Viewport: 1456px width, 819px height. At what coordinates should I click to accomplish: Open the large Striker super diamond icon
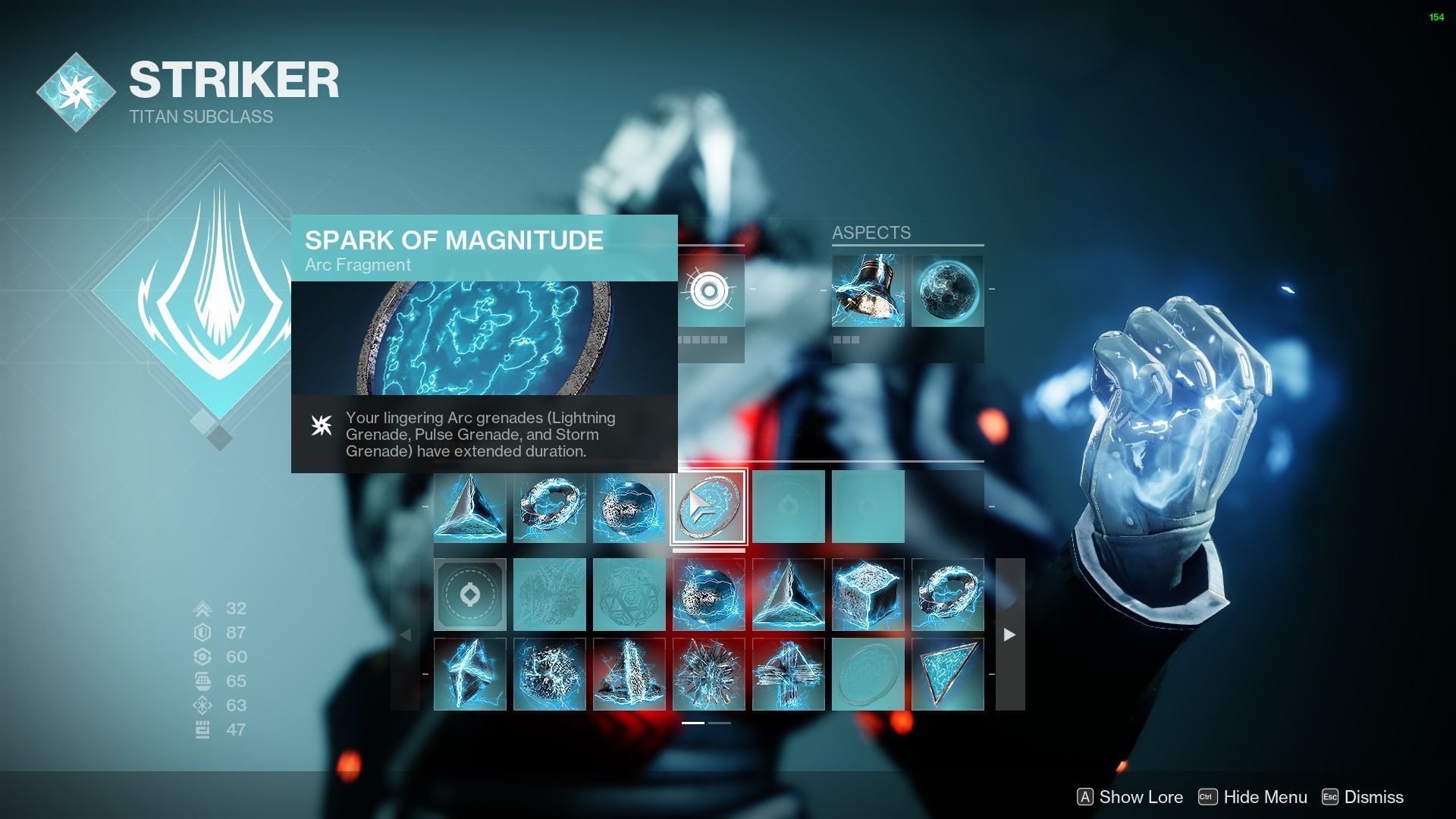coord(220,292)
